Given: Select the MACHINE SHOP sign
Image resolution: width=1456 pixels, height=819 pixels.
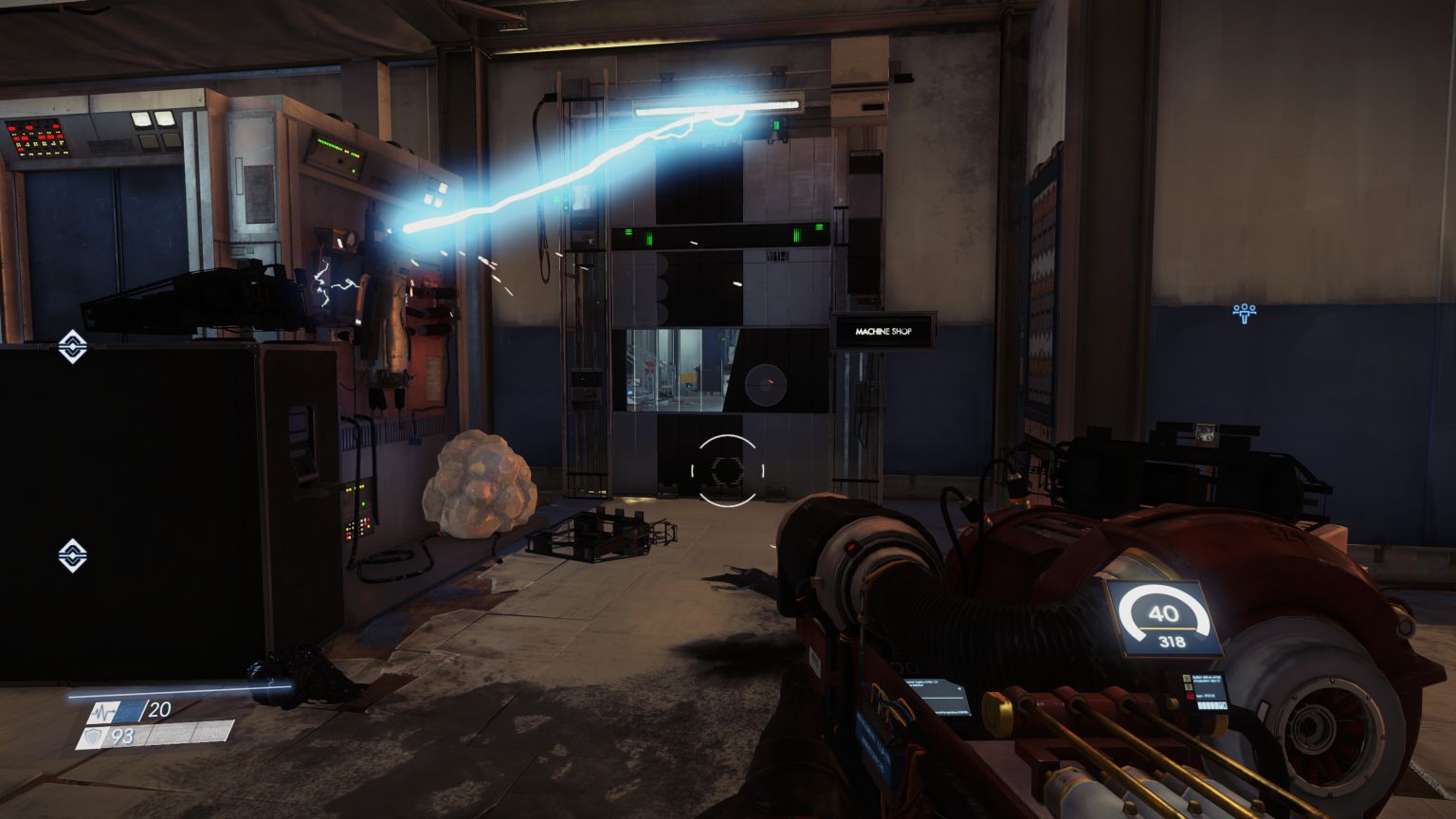Looking at the screenshot, I should click(884, 331).
